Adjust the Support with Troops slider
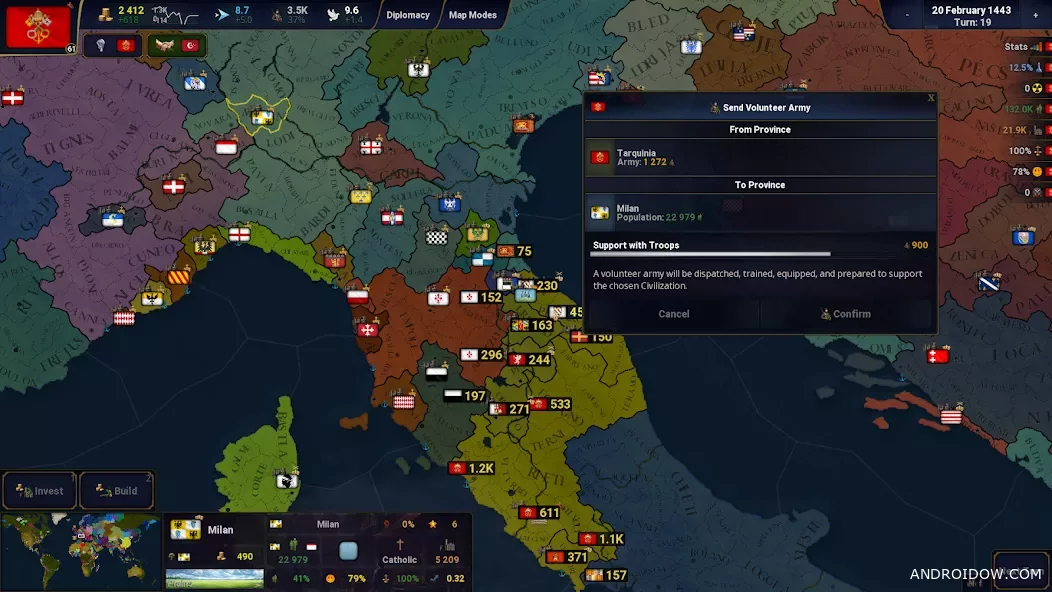1052x592 pixels. [760, 254]
